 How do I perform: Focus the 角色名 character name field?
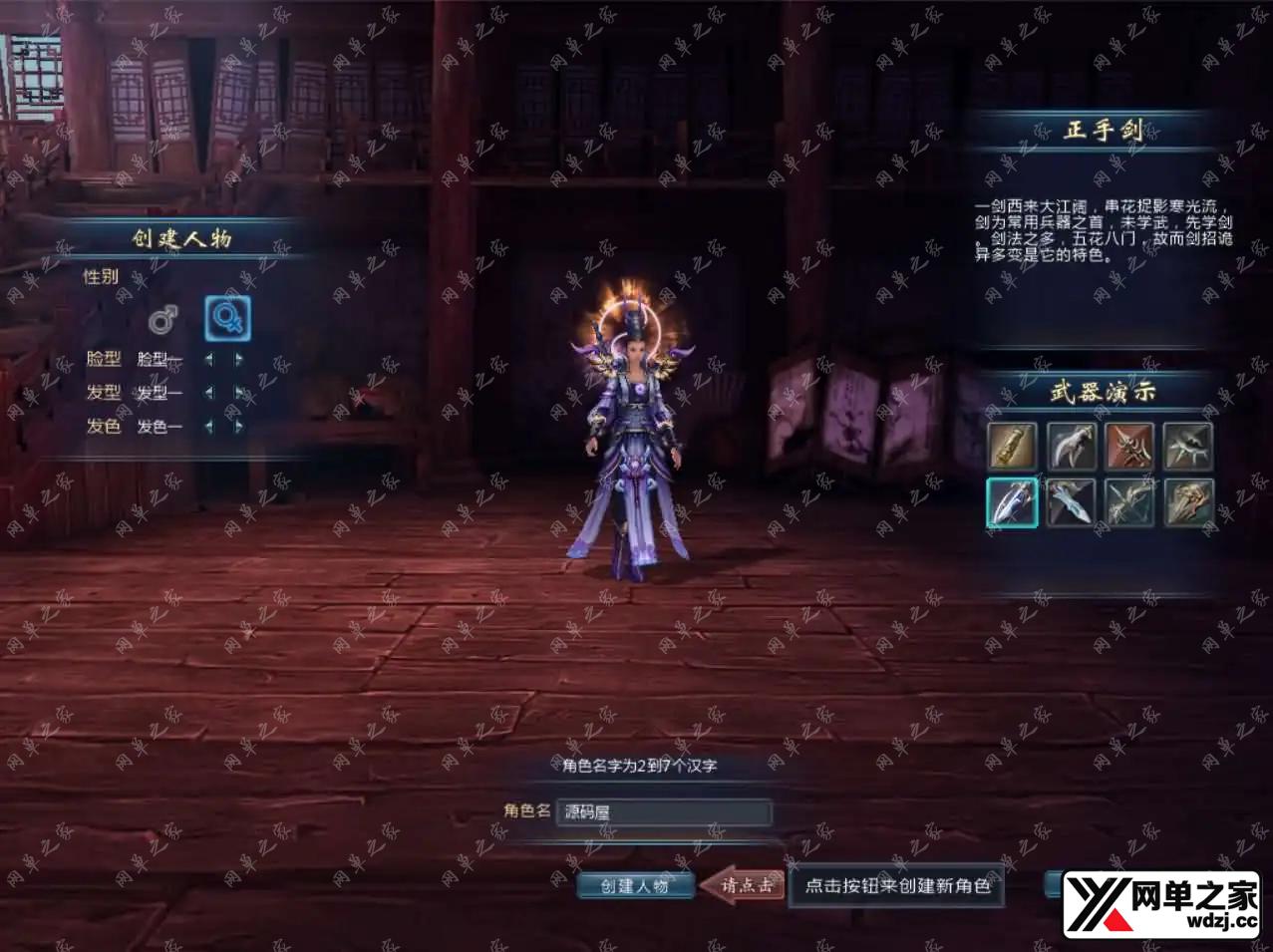point(663,812)
